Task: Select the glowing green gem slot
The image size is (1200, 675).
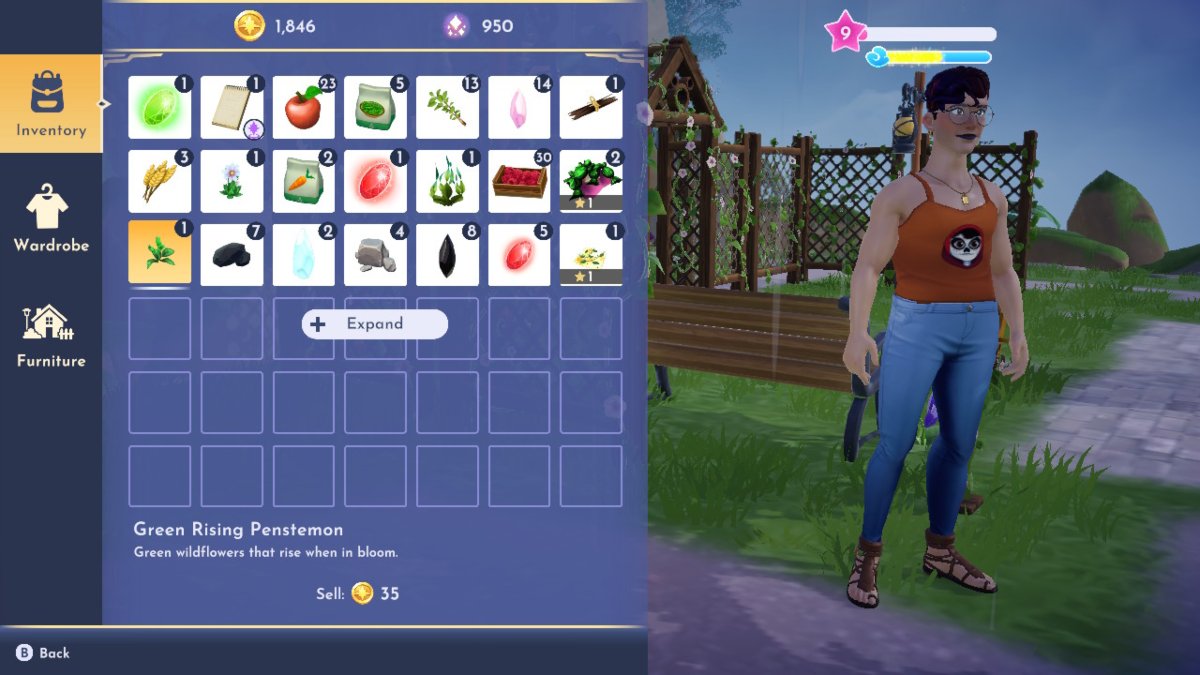Action: (x=160, y=108)
